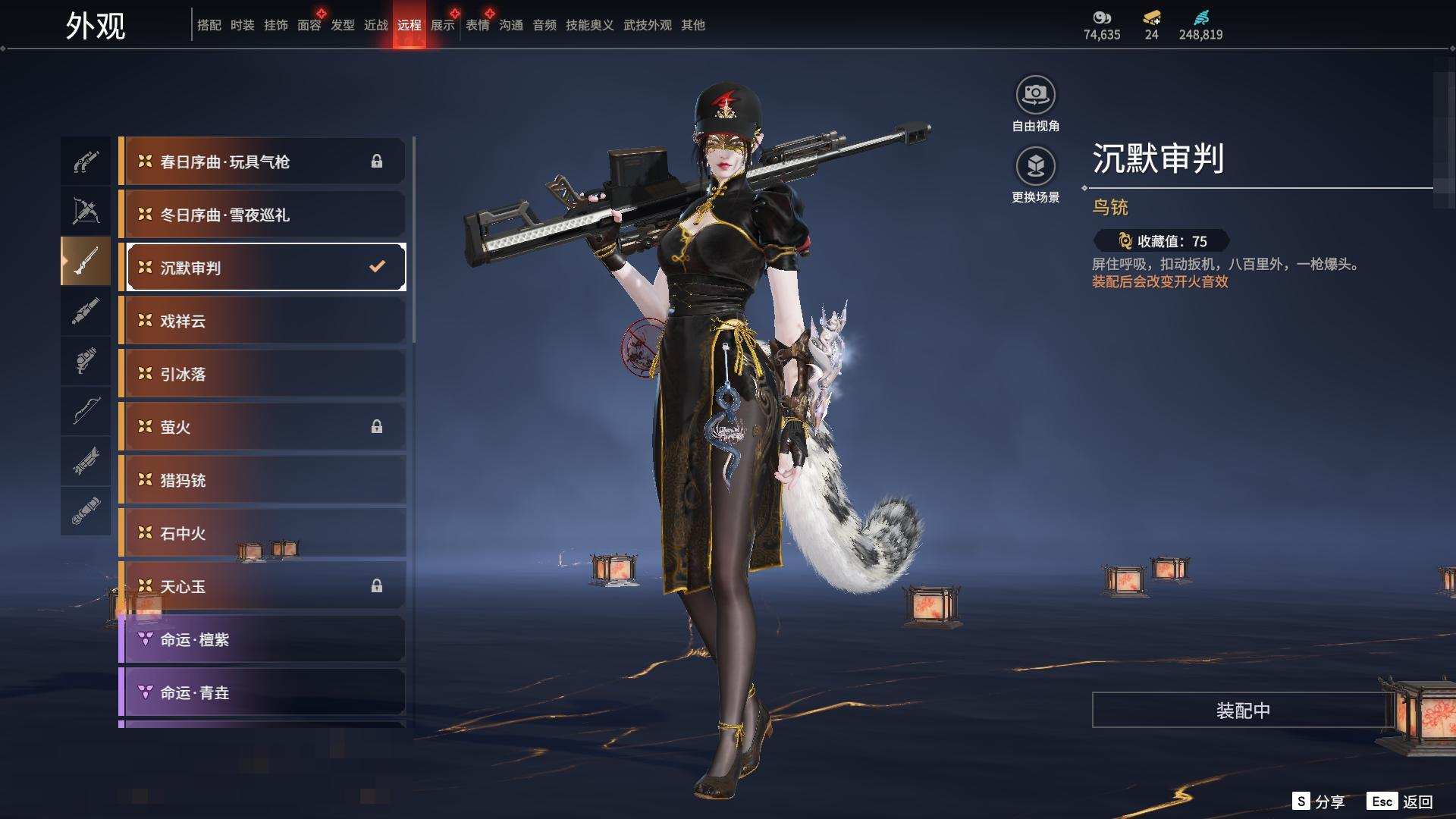This screenshot has width=1456, height=819.
Task: Select the locked 萤火 skin
Action: pyautogui.click(x=262, y=427)
